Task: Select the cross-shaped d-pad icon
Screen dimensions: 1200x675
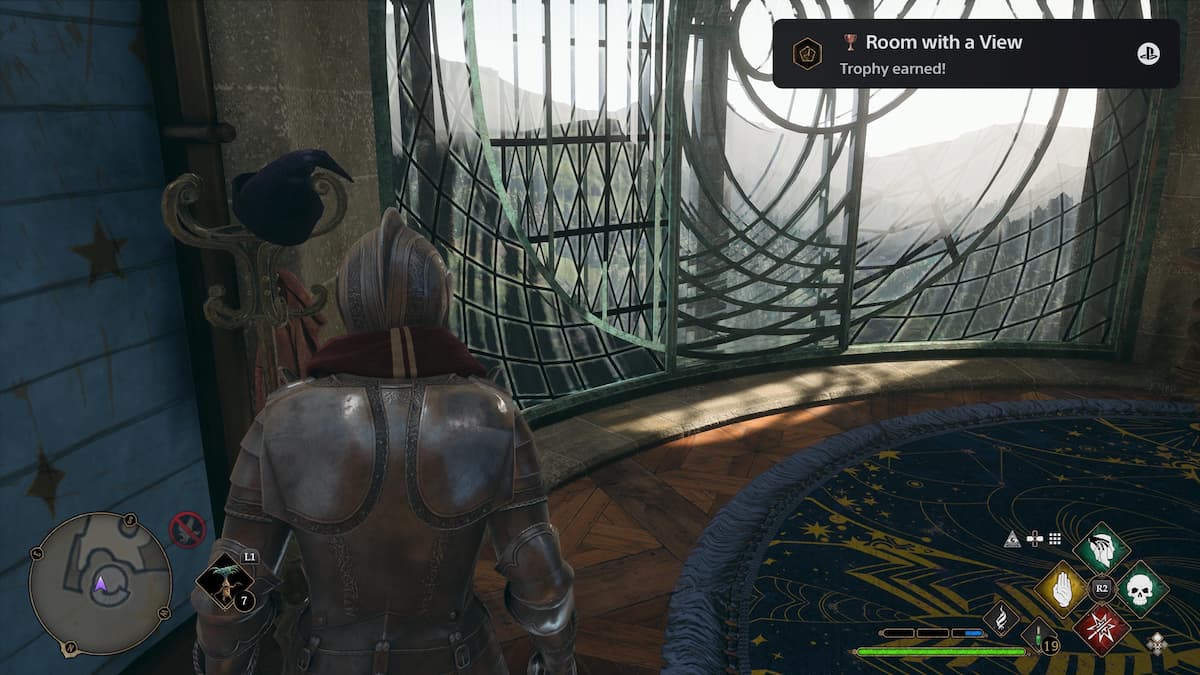Action: [1034, 539]
